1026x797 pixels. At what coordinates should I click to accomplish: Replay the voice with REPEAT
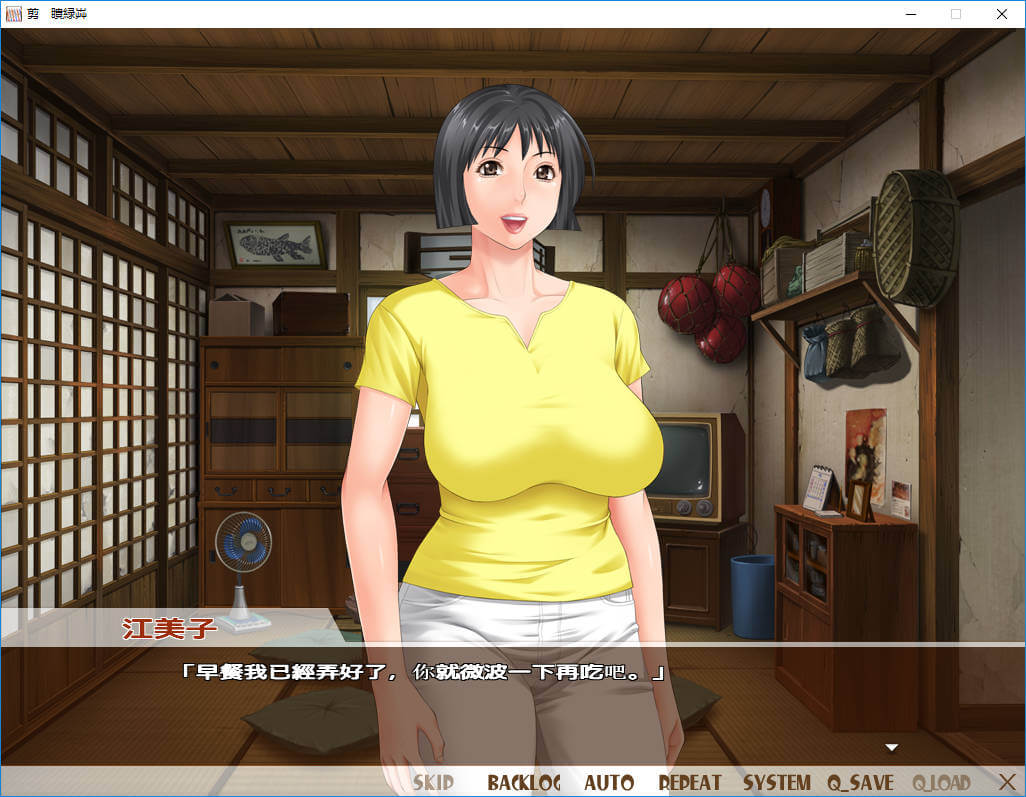pyautogui.click(x=689, y=782)
